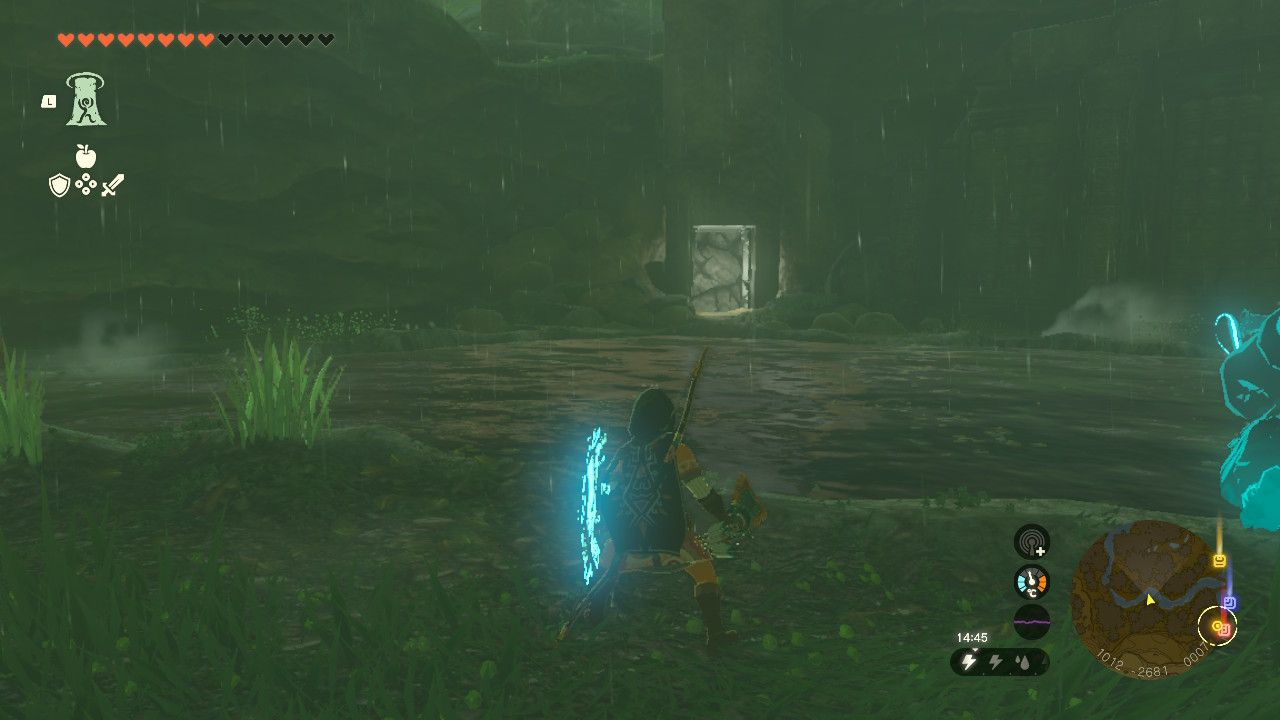The width and height of the screenshot is (1280, 720).
Task: Click the apple food icon in the HUD
Action: pyautogui.click(x=86, y=158)
